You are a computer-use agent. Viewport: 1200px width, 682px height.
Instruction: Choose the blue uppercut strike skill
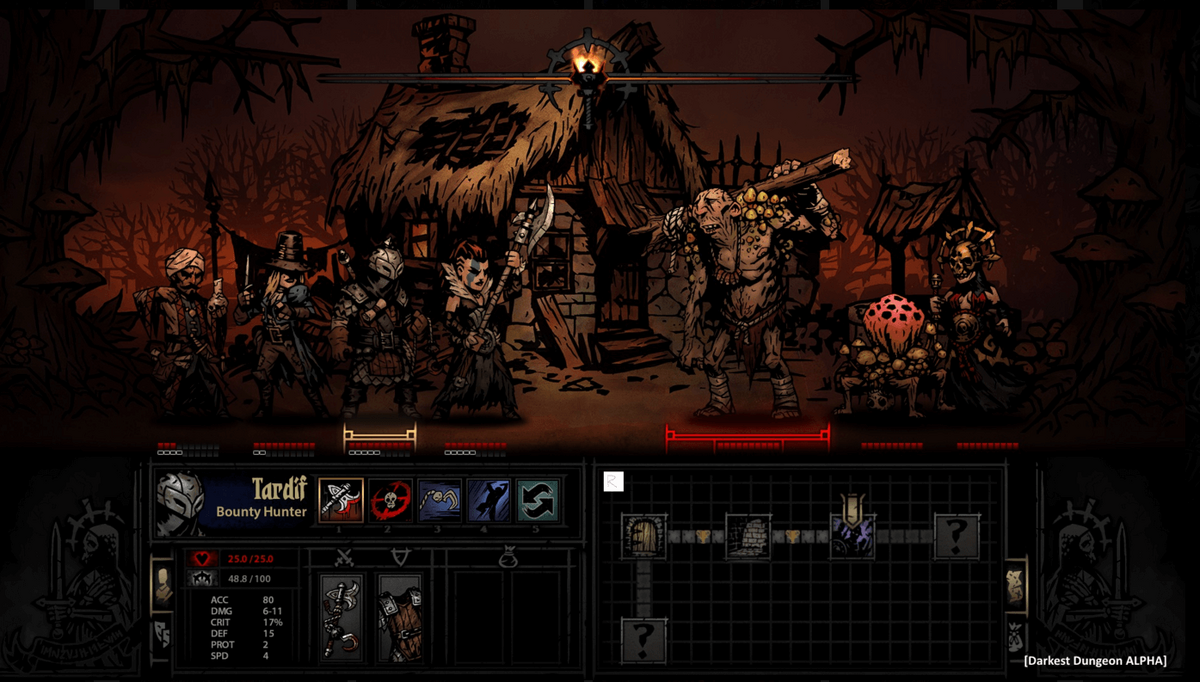488,500
